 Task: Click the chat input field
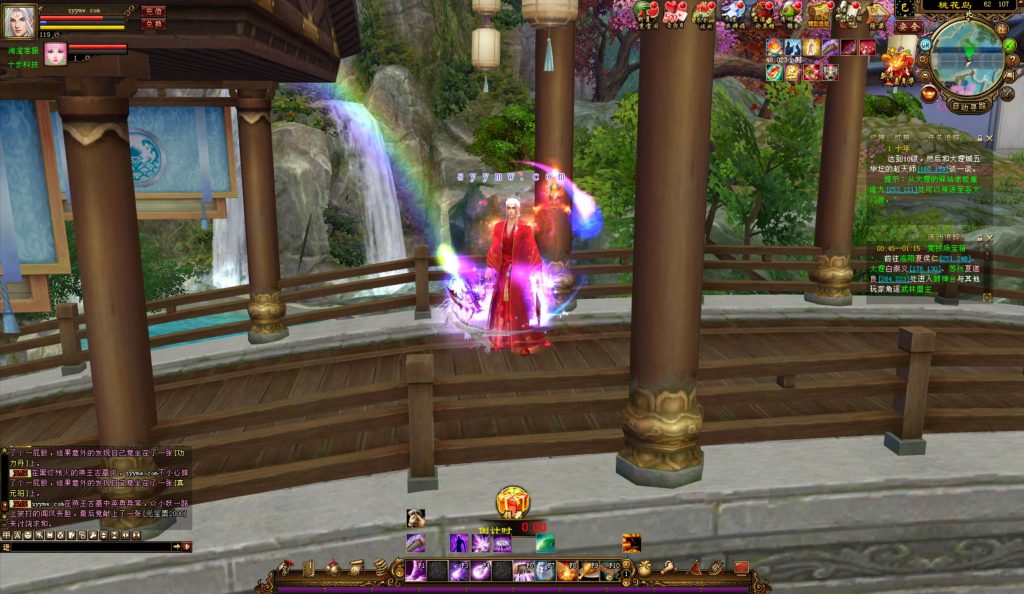tap(88, 547)
